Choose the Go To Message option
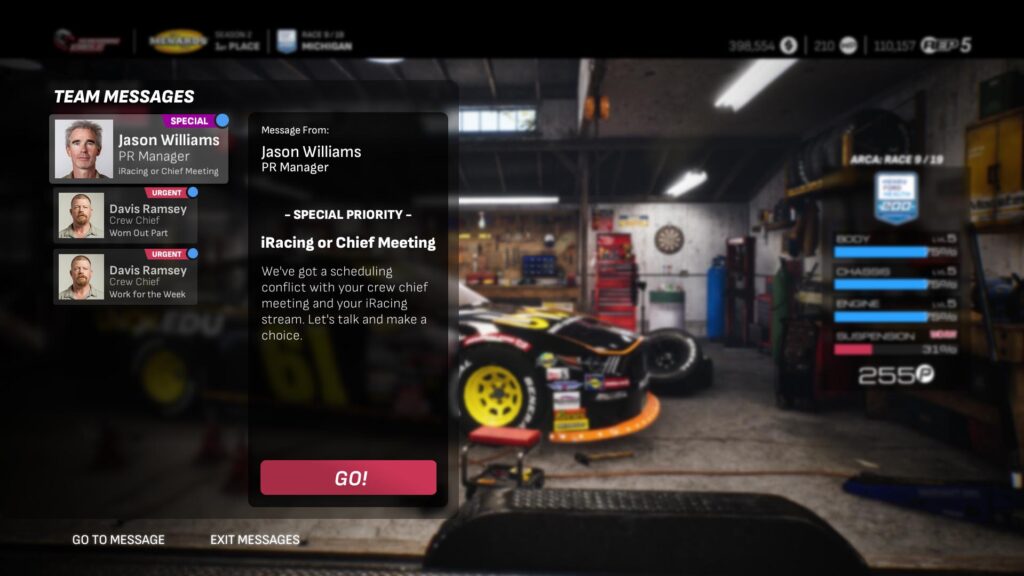The width and height of the screenshot is (1024, 576). coord(118,540)
